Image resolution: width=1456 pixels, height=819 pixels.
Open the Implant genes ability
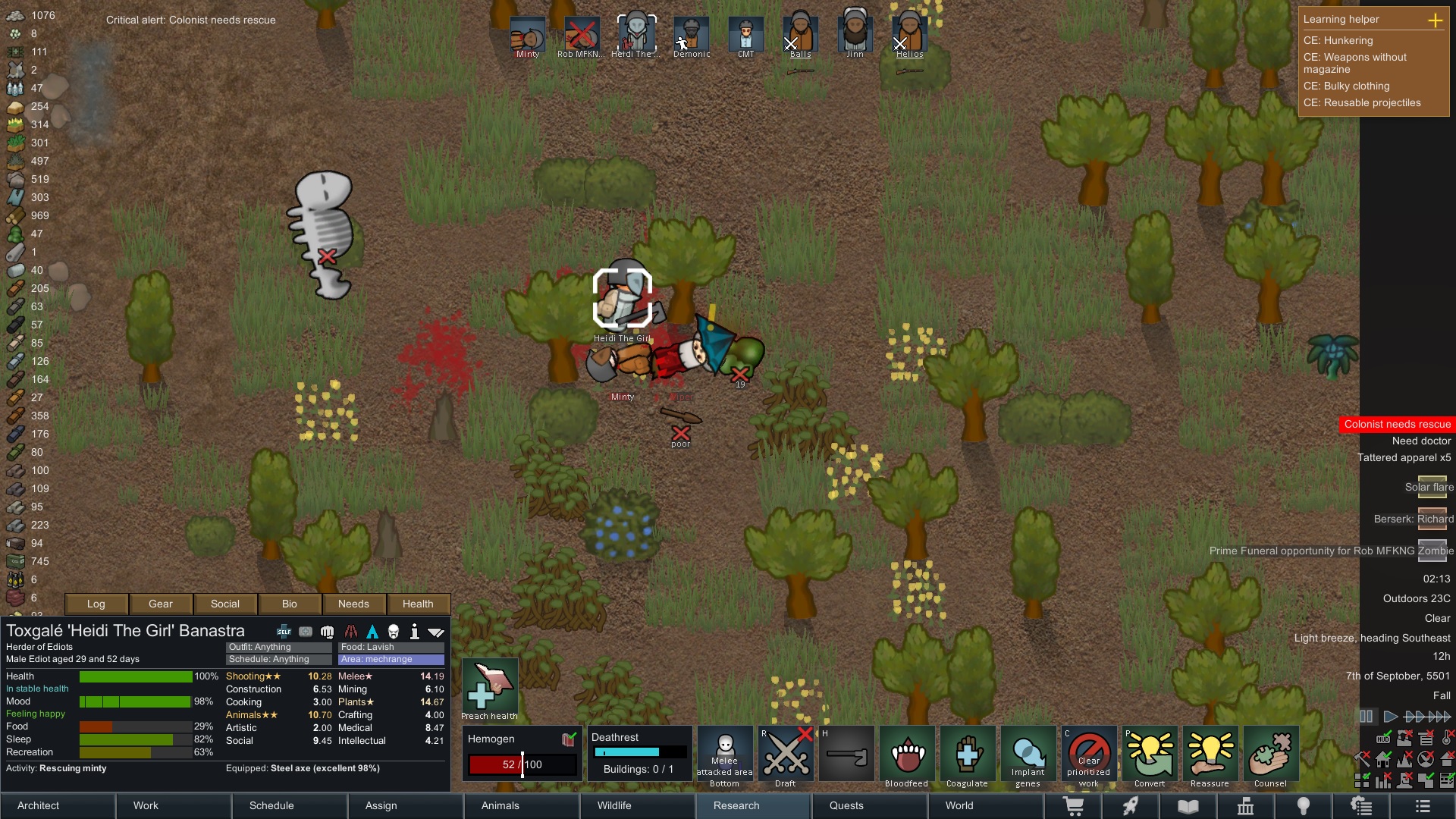1028,754
